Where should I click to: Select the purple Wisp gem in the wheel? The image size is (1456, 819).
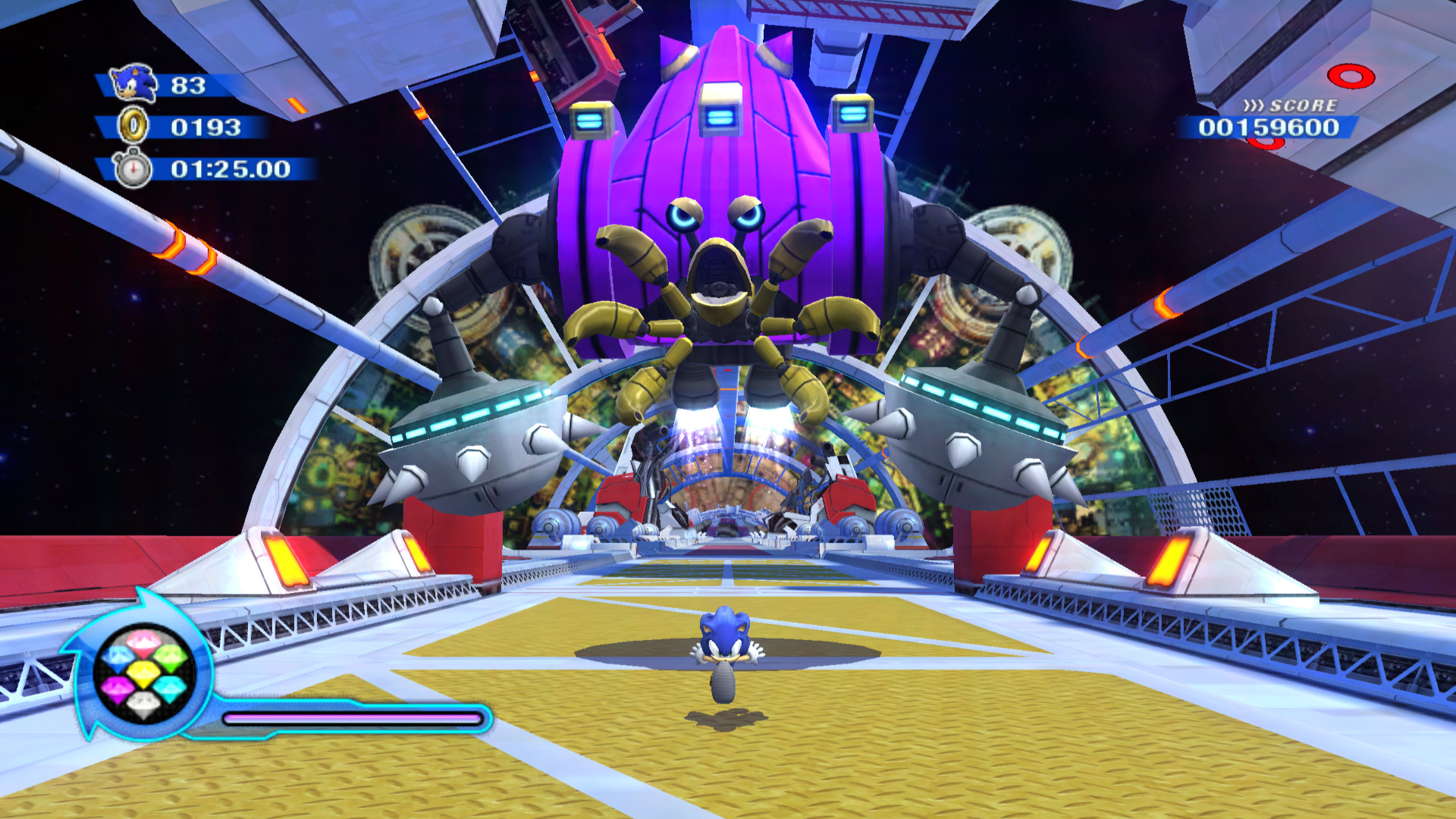click(118, 688)
